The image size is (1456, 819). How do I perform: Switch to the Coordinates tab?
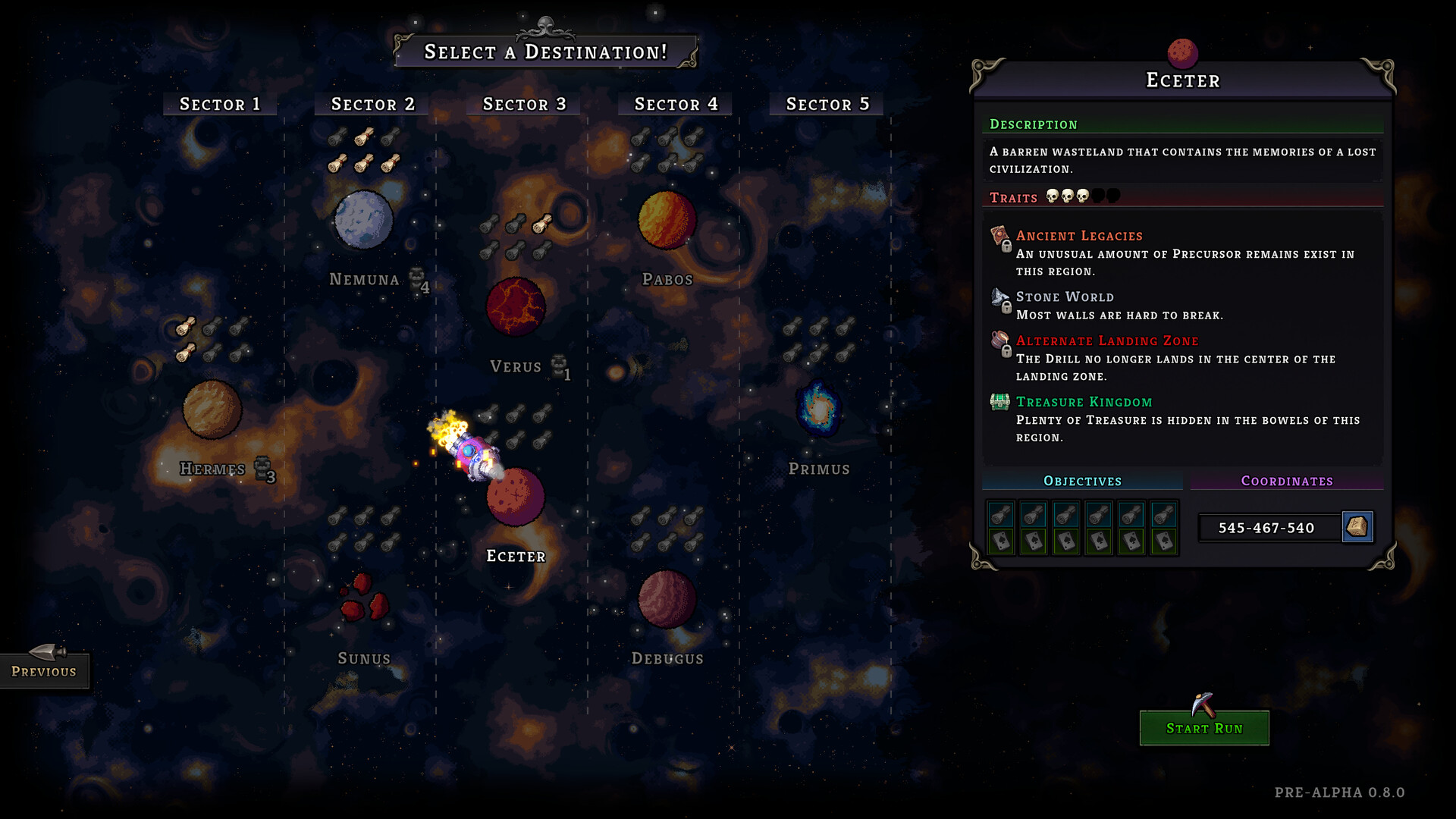(x=1287, y=480)
